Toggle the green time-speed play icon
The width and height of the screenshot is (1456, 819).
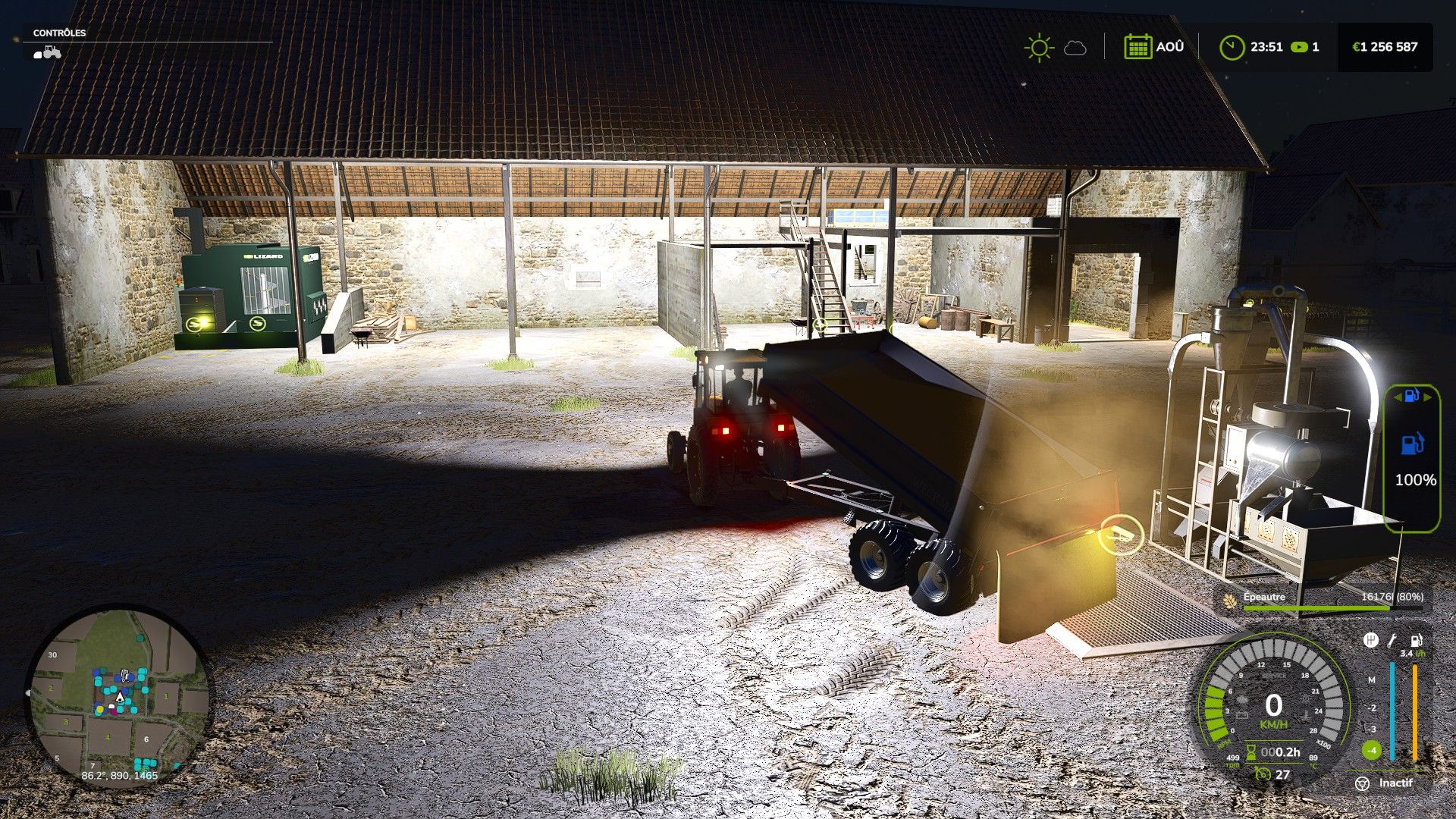coord(1299,47)
